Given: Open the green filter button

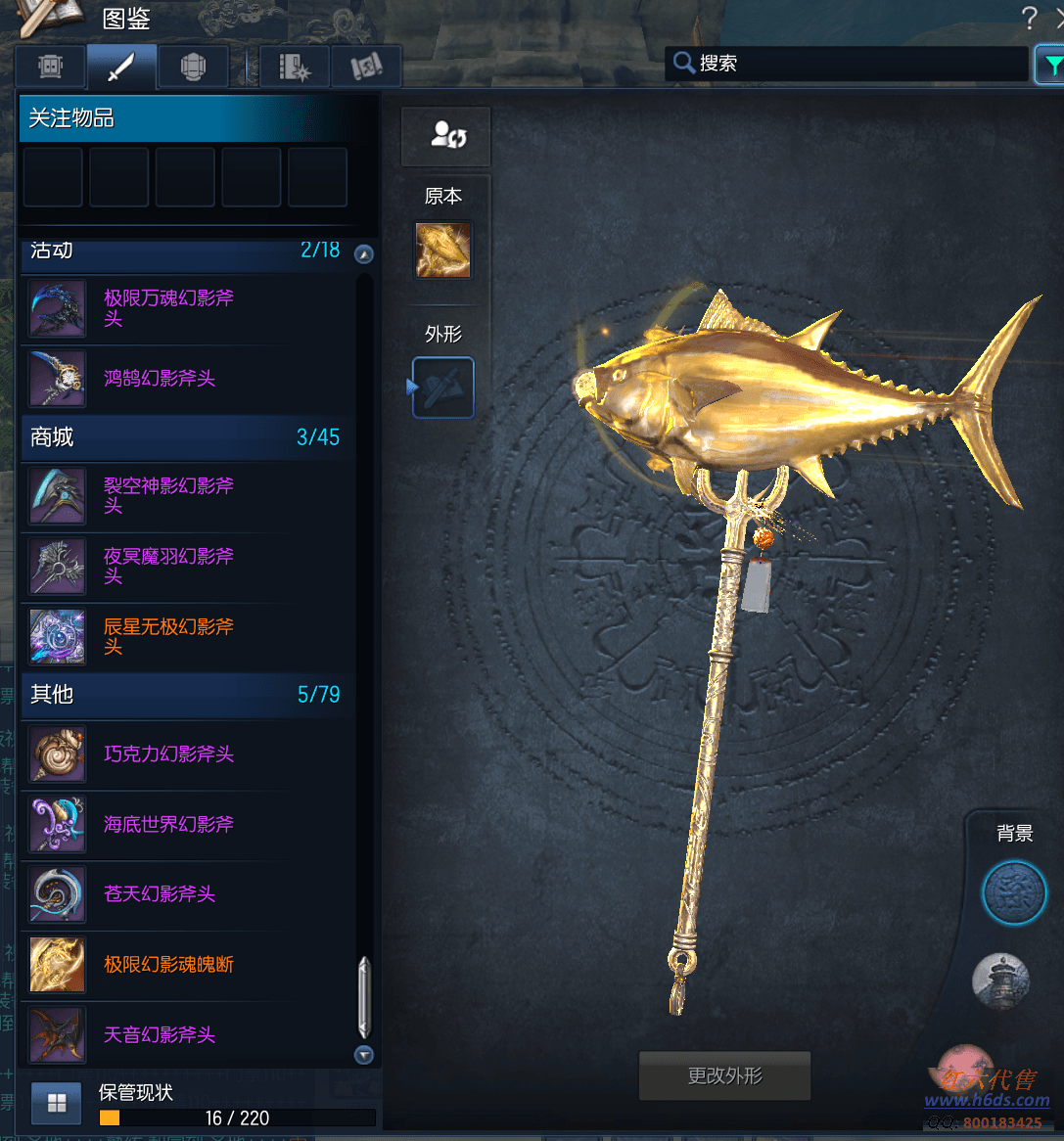Looking at the screenshot, I should point(1051,66).
